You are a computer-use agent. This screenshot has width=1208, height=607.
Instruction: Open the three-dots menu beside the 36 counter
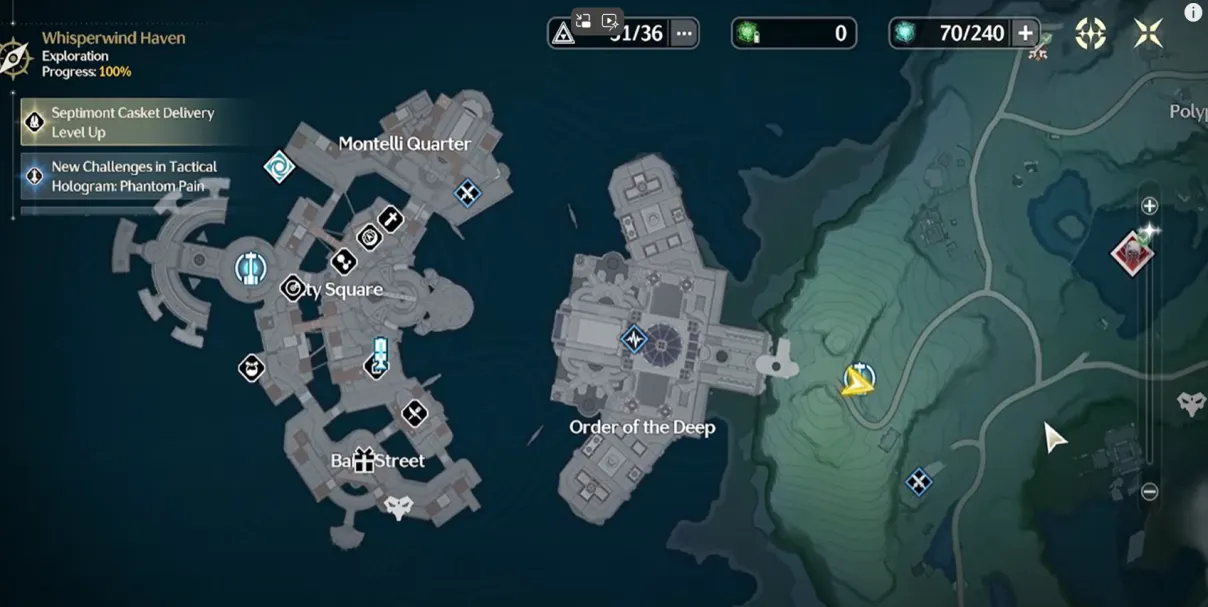(x=684, y=33)
